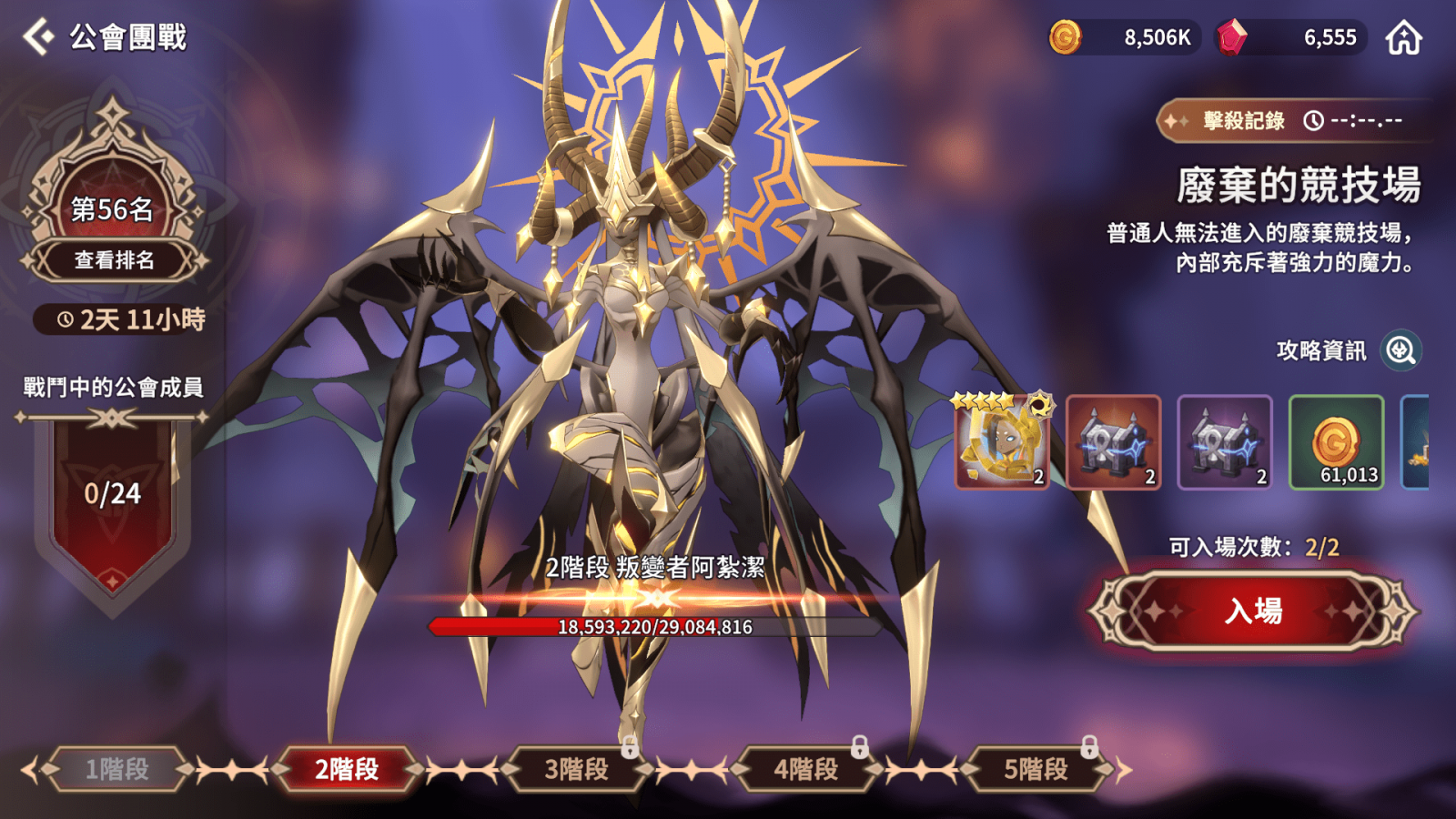Click the 查看排名 ranking button

[x=114, y=260]
